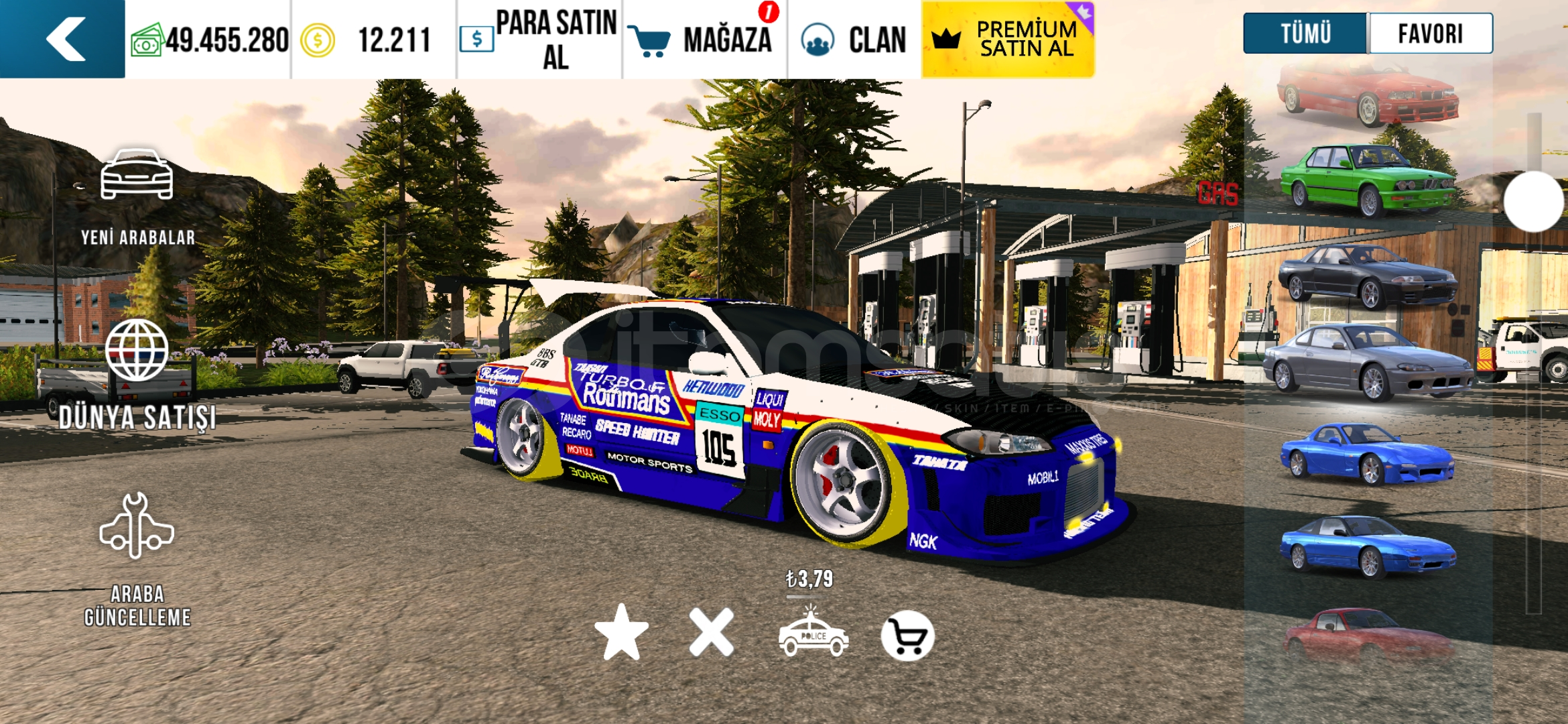Select the police car icon

[x=813, y=633]
